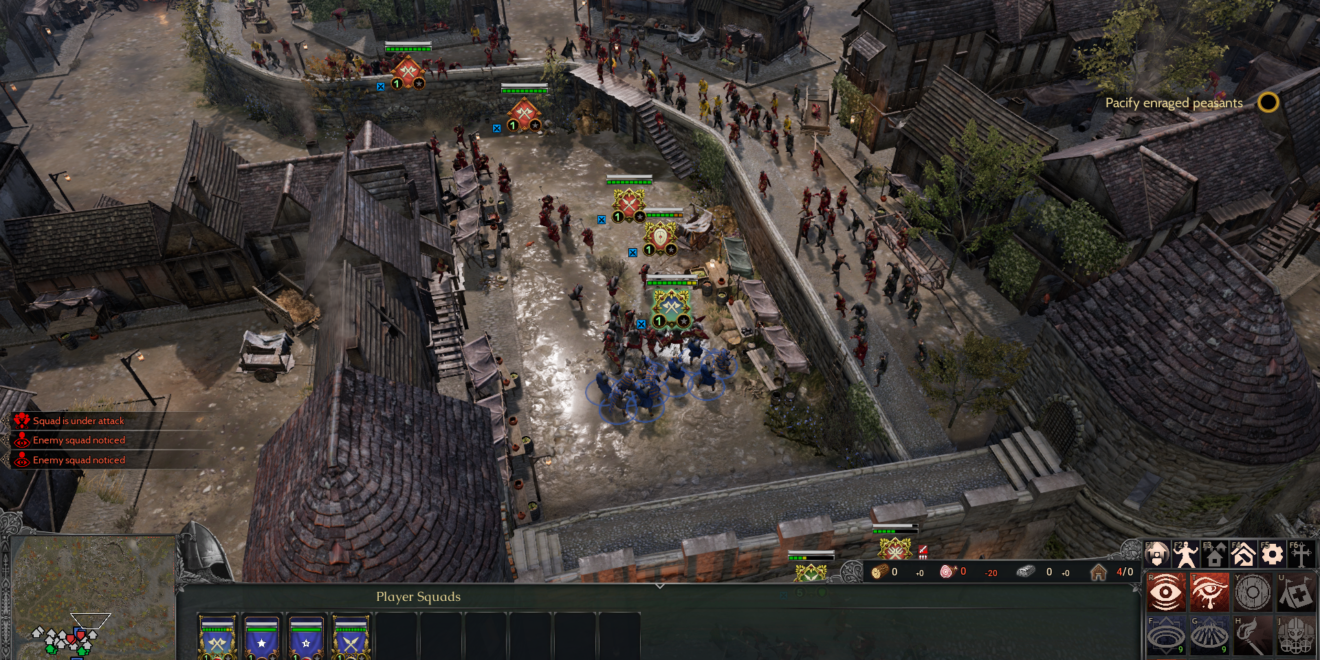
Task: Activate the torch ability
Action: (1252, 635)
